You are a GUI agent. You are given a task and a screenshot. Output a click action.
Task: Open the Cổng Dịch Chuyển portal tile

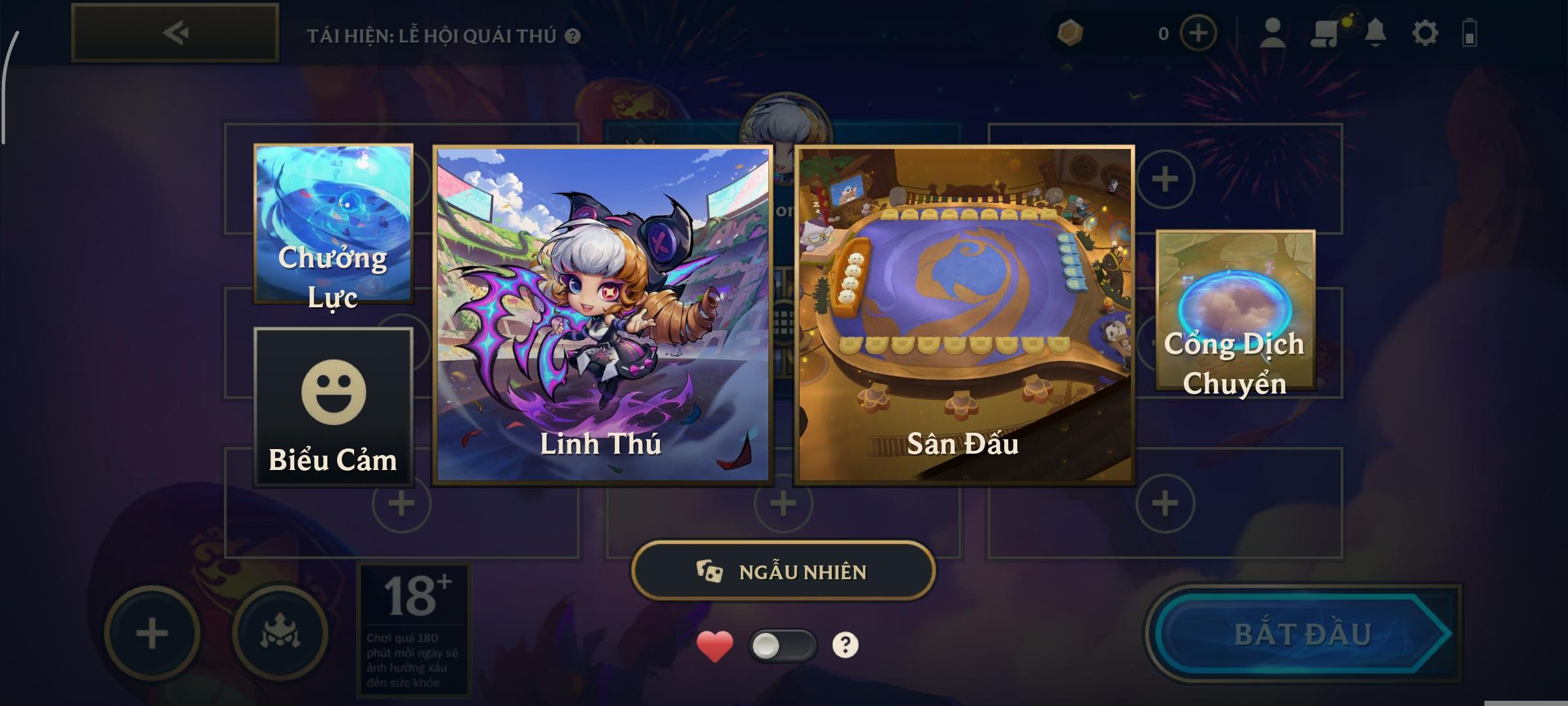point(1235,310)
